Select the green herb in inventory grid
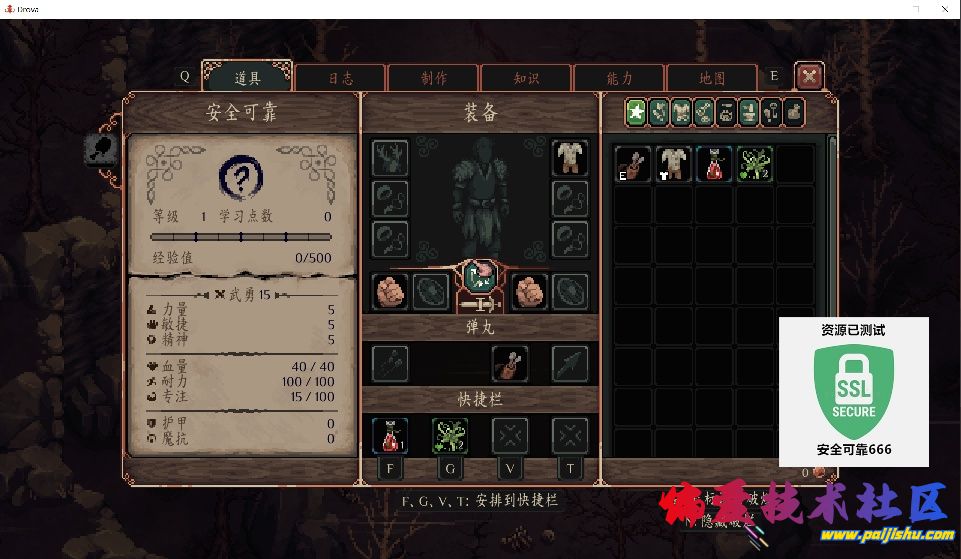The image size is (961, 559). coord(755,163)
